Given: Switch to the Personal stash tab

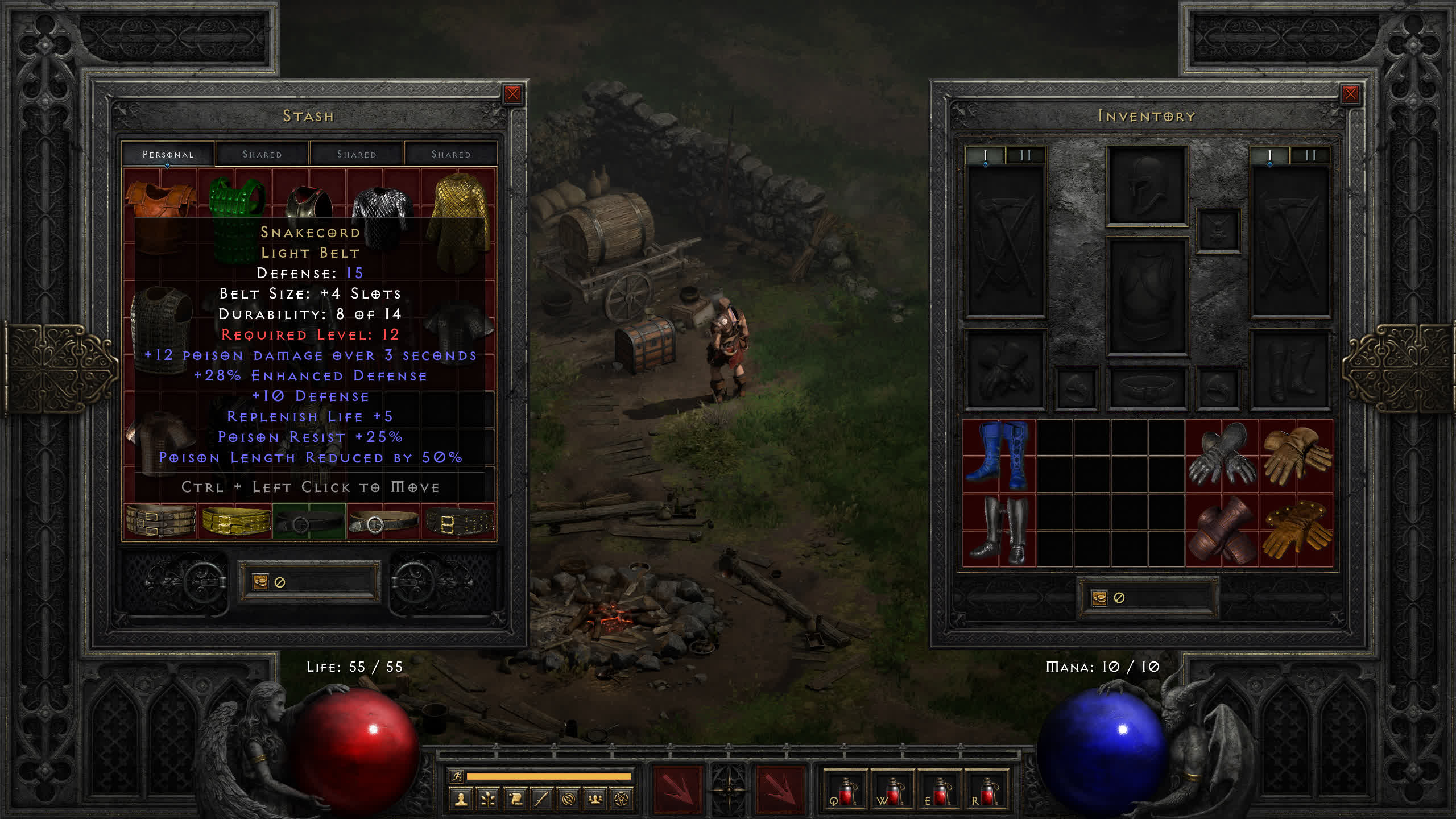Looking at the screenshot, I should coord(168,154).
